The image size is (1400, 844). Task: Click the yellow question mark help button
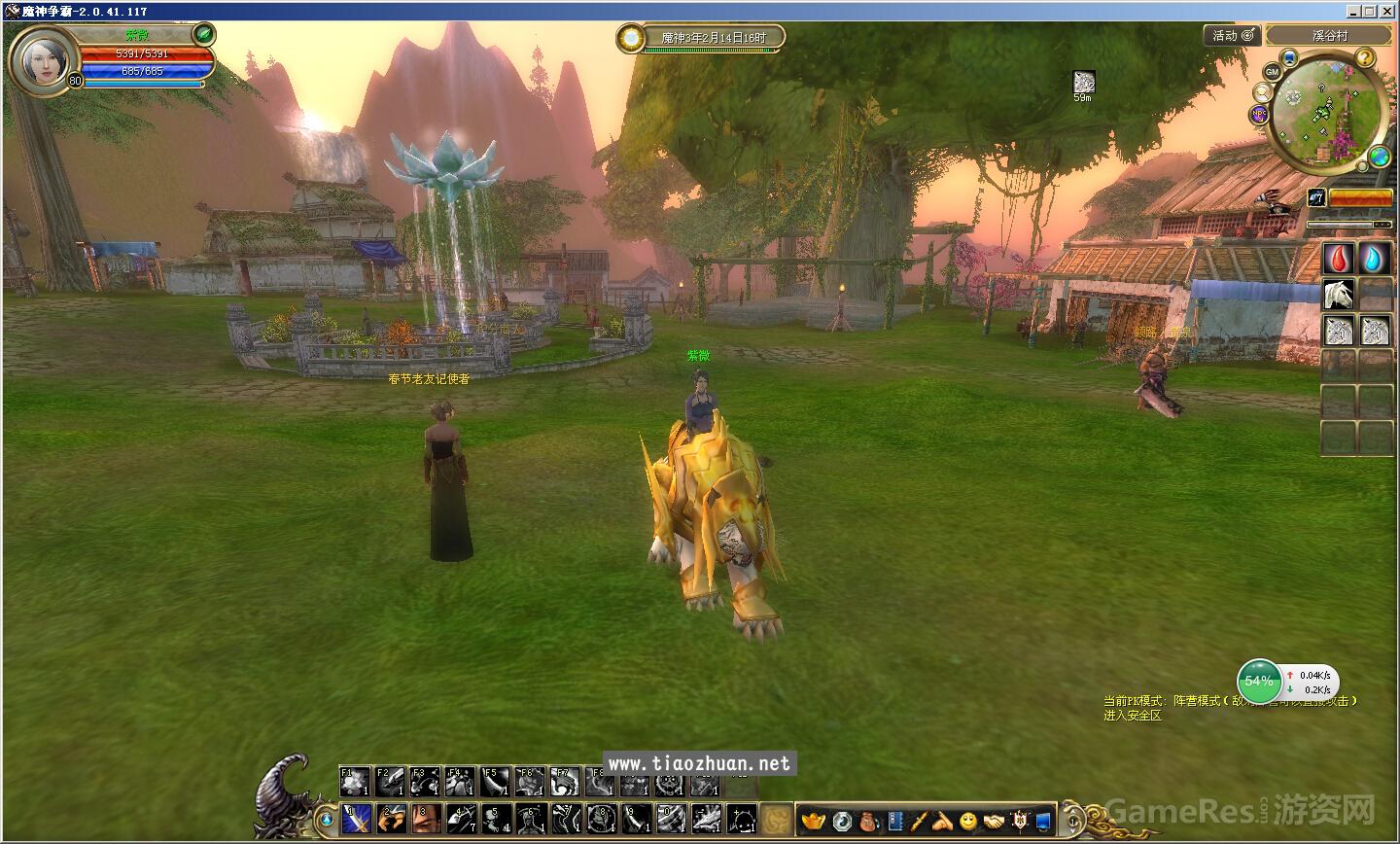click(1366, 58)
